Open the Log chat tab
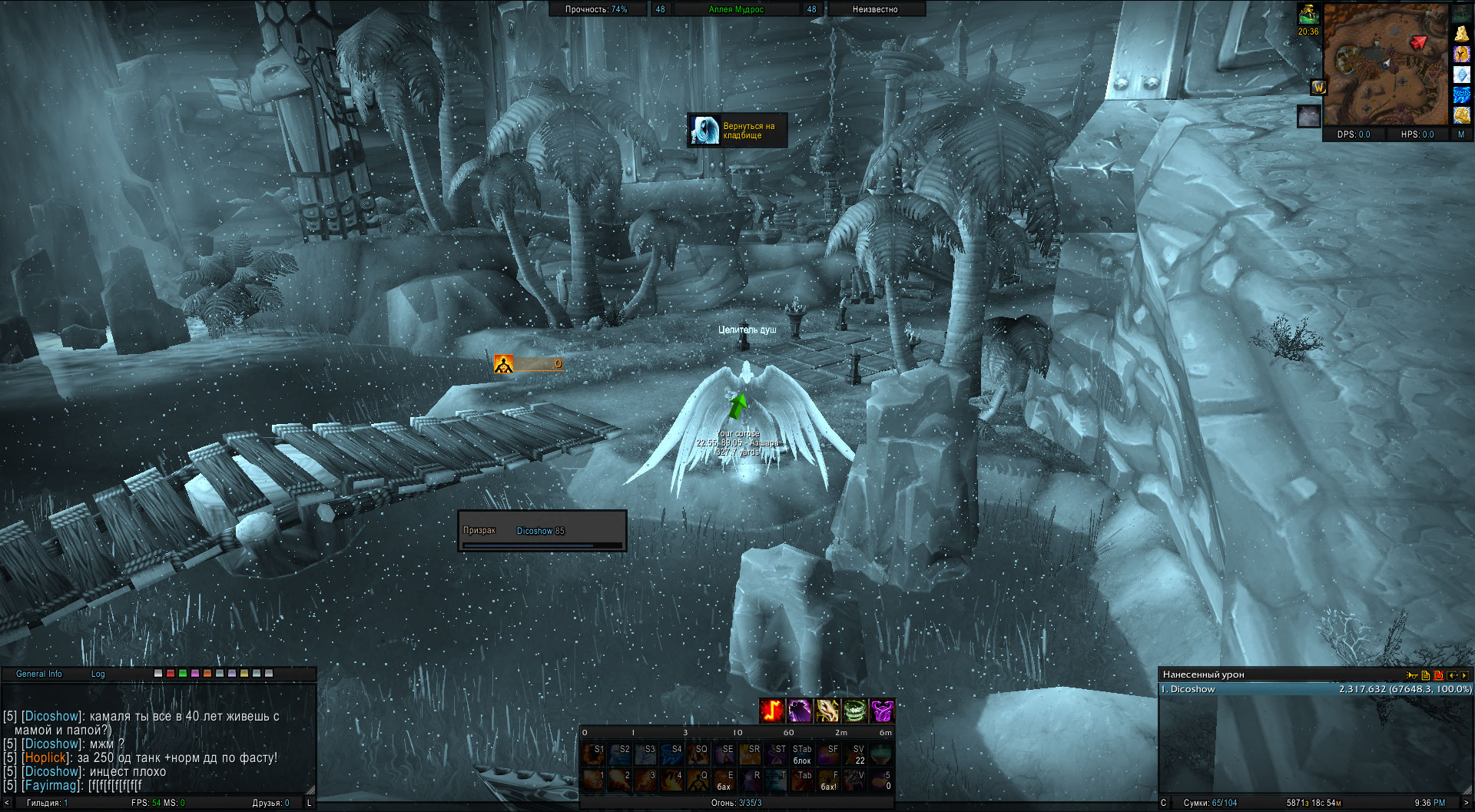Image resolution: width=1475 pixels, height=812 pixels. 98,674
